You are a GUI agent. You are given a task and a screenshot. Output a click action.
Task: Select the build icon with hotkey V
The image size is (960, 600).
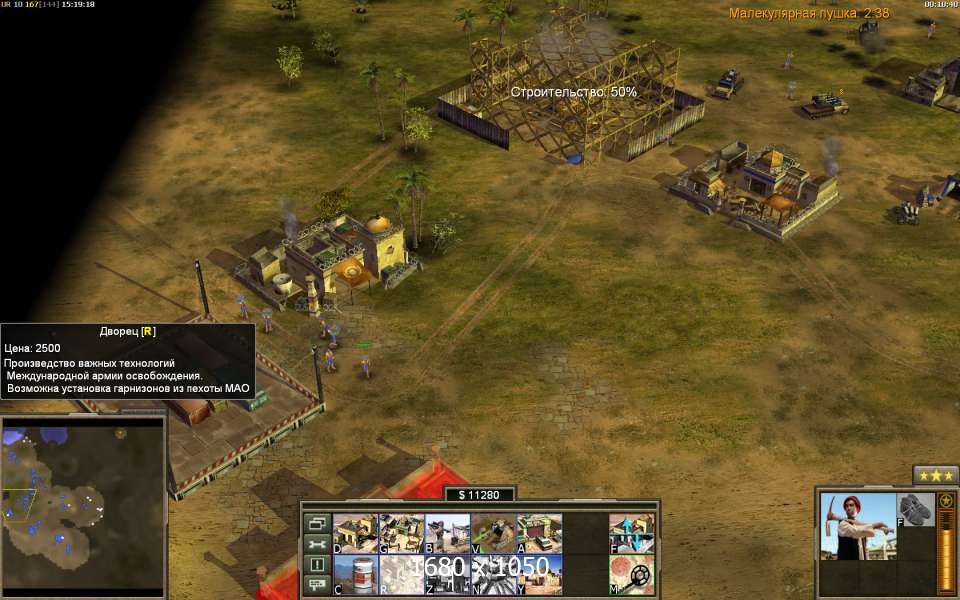493,533
